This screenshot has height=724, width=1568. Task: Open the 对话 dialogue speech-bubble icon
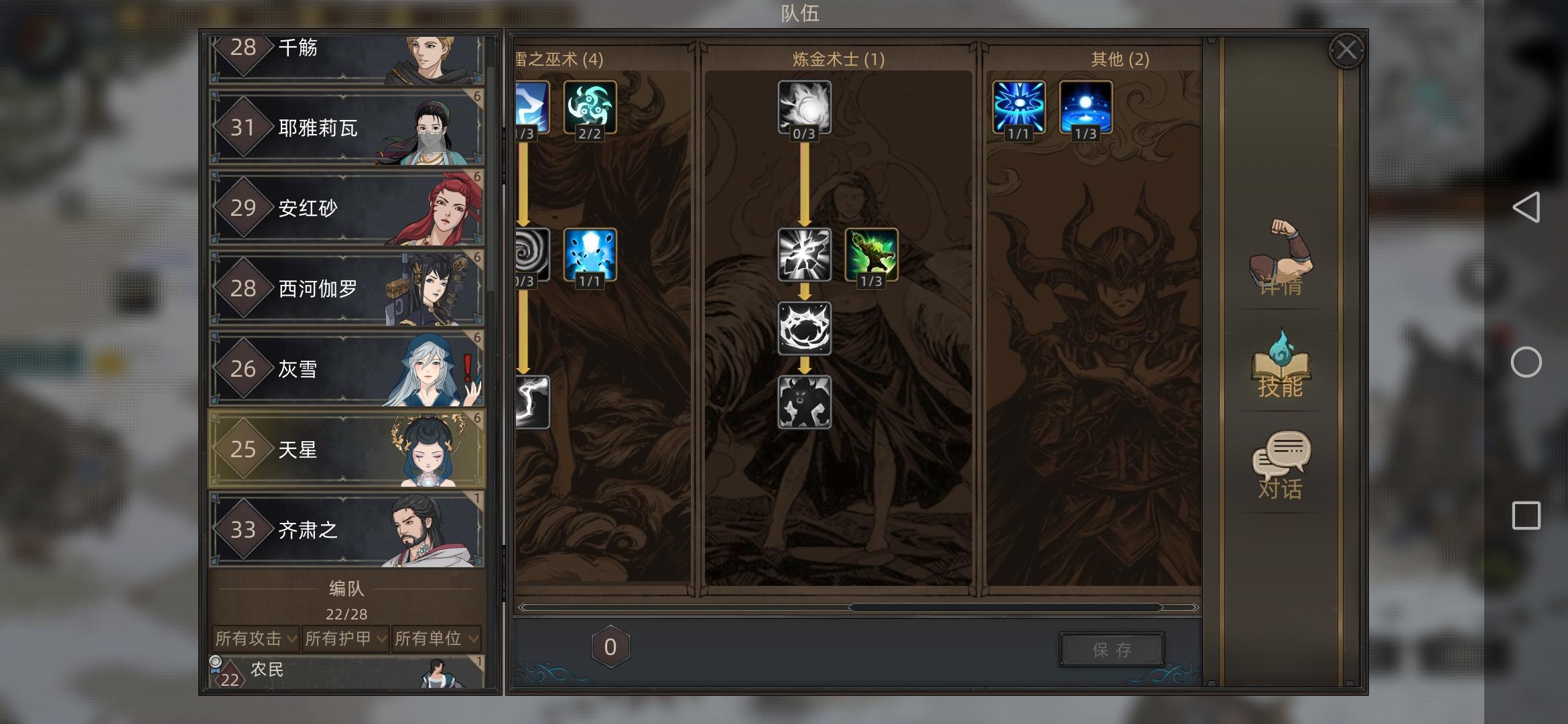tap(1282, 463)
